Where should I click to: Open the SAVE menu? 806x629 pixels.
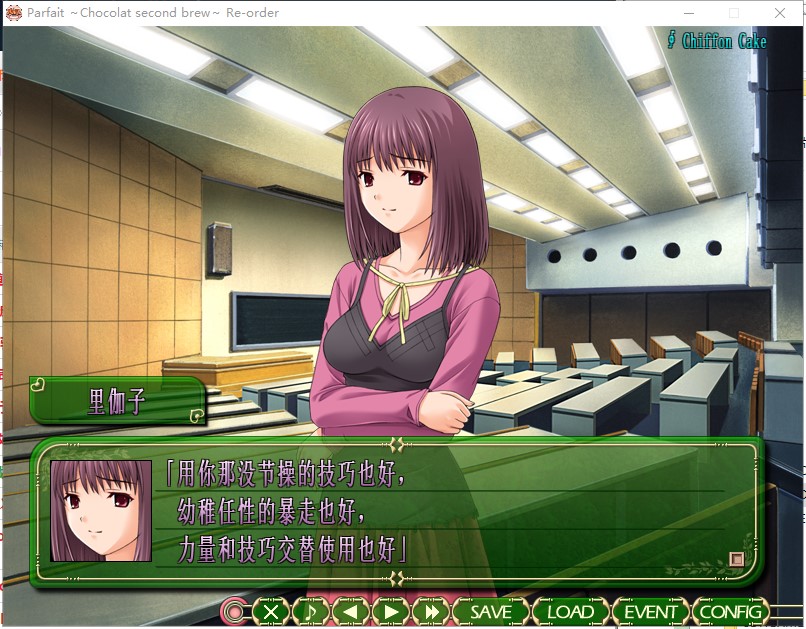click(x=490, y=611)
